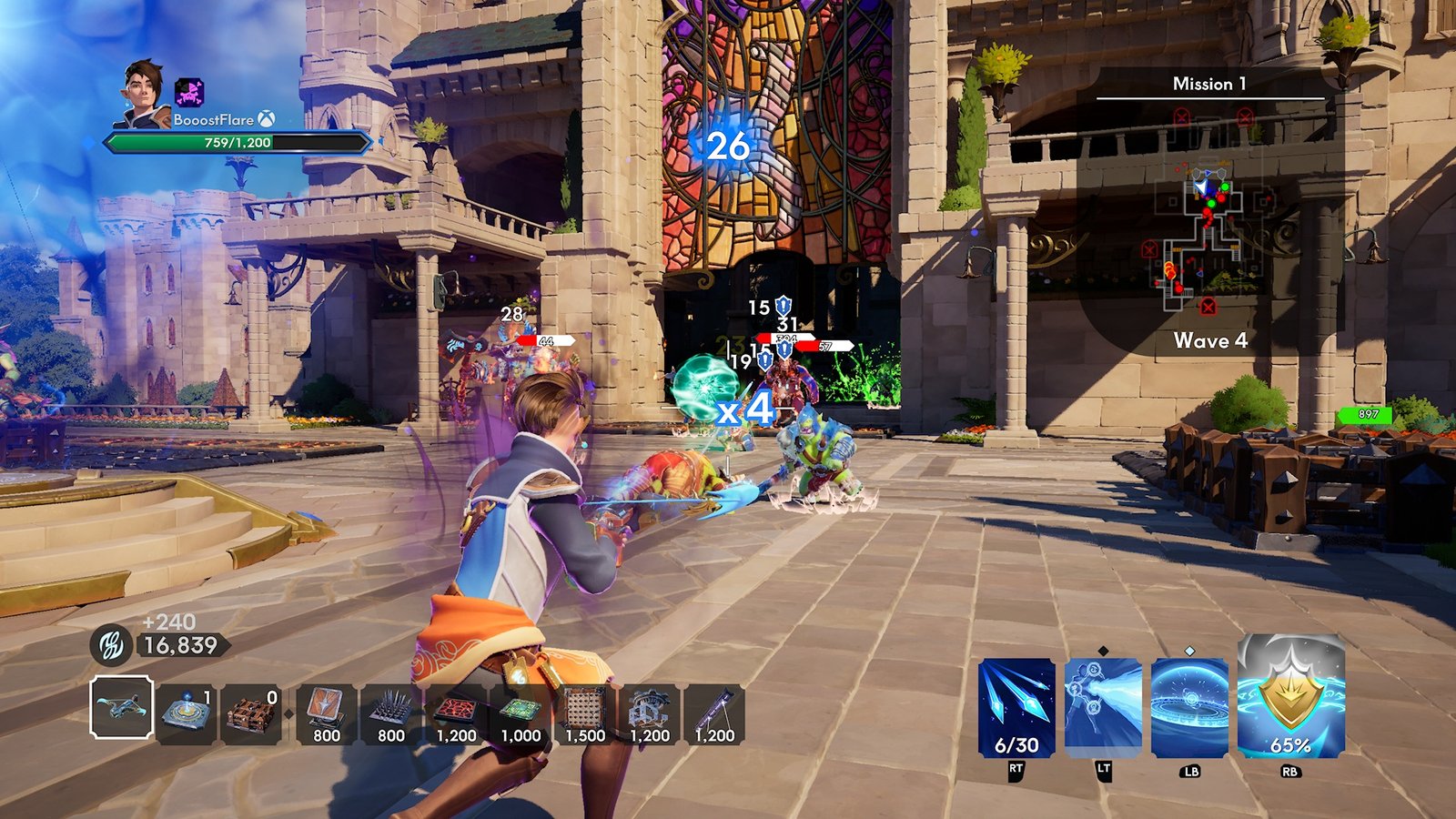Viewport: 1456px width, 819px height.
Task: Use the frost beam ability
Action: point(1103,708)
